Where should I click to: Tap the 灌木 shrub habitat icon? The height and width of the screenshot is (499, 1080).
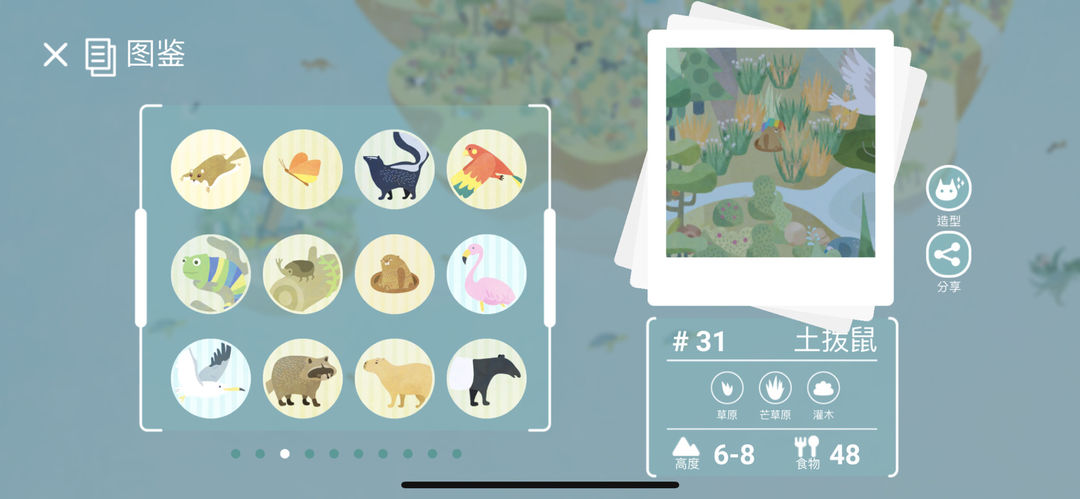pyautogui.click(x=823, y=388)
